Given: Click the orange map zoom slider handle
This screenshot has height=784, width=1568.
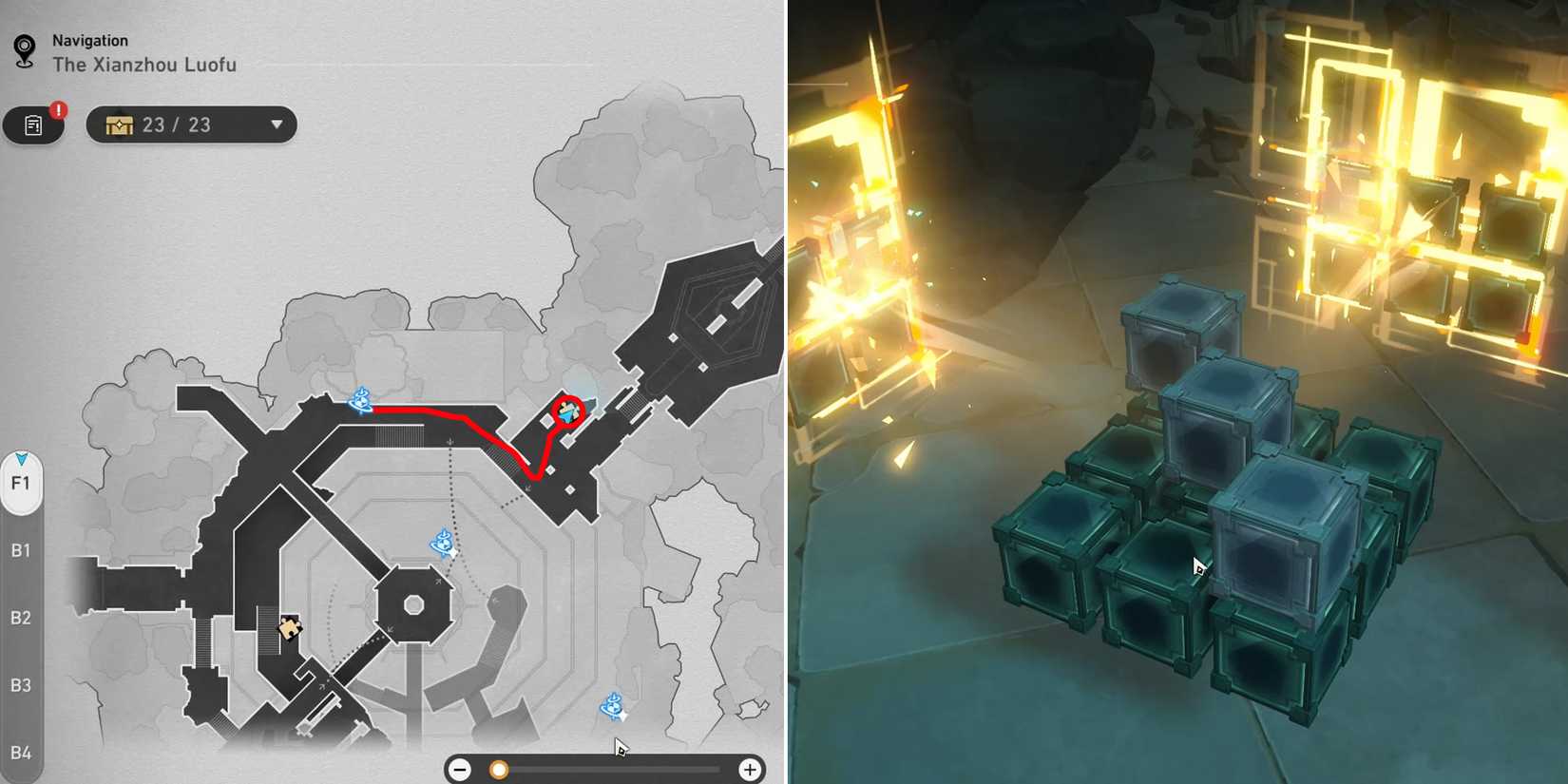Looking at the screenshot, I should click(x=498, y=769).
